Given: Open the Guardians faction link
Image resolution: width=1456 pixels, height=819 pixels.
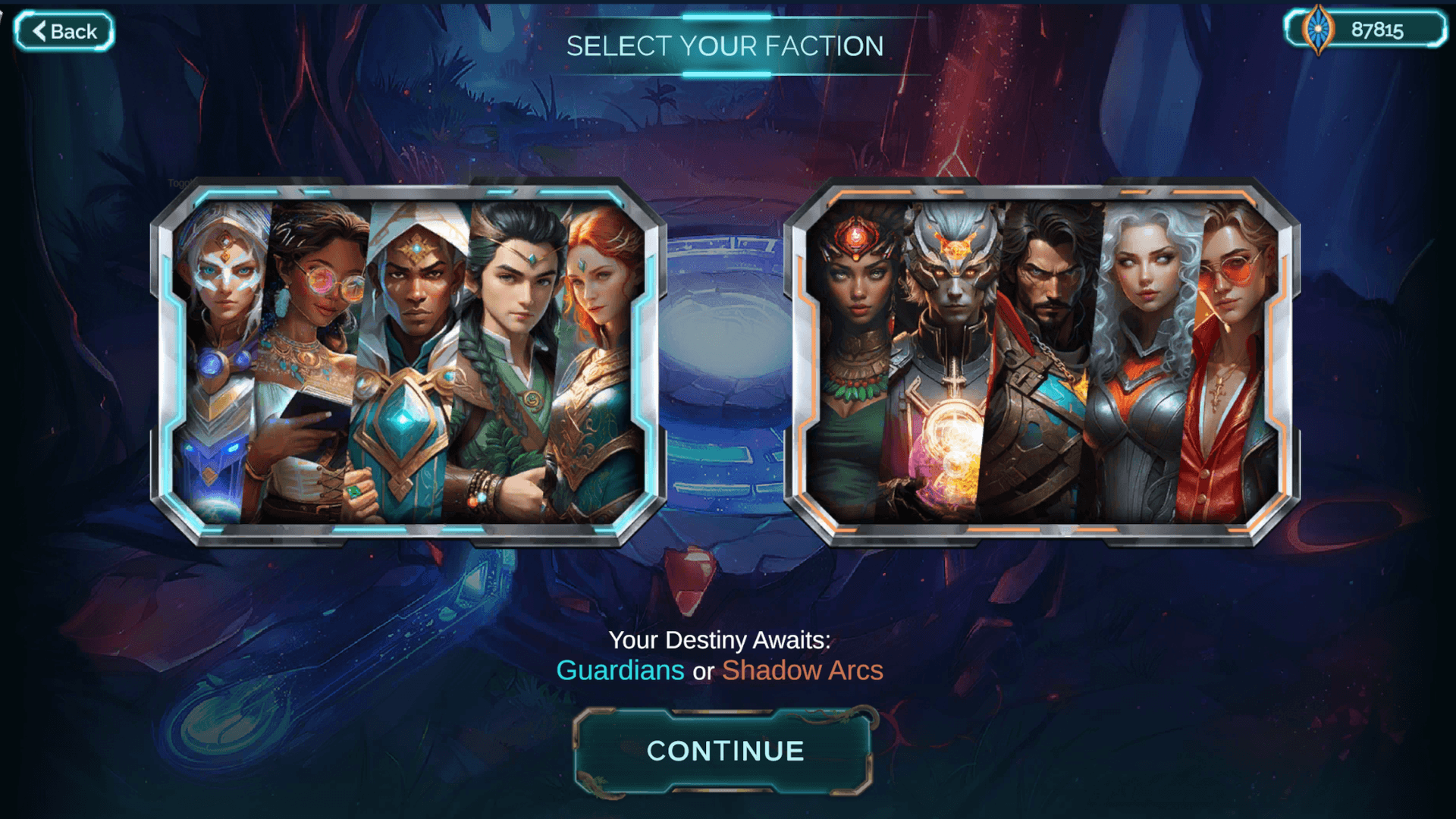Looking at the screenshot, I should tap(619, 670).
